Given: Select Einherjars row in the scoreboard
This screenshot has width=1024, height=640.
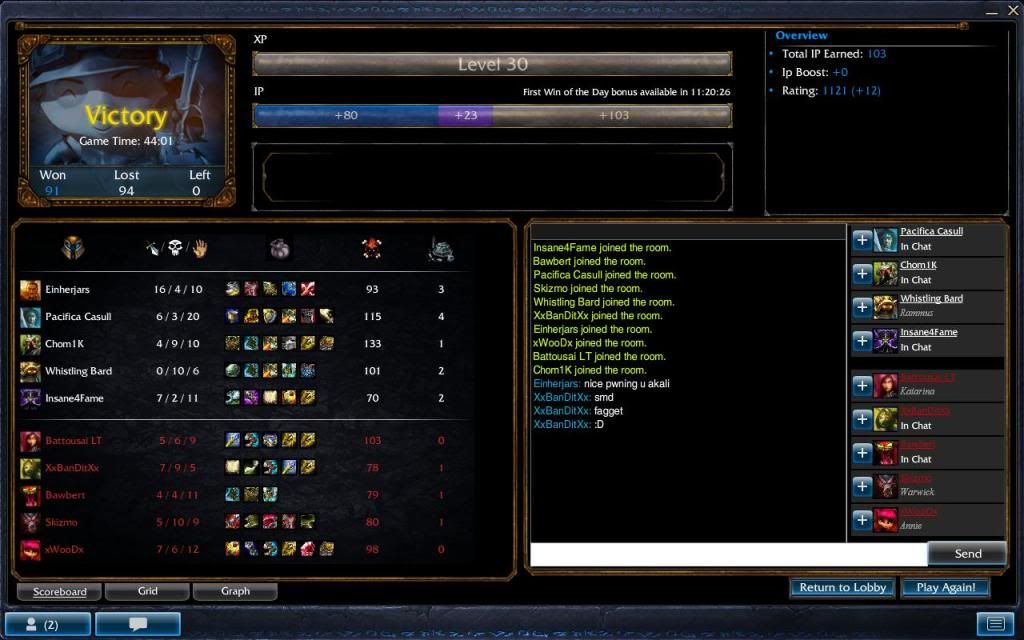Looking at the screenshot, I should click(x=68, y=290).
